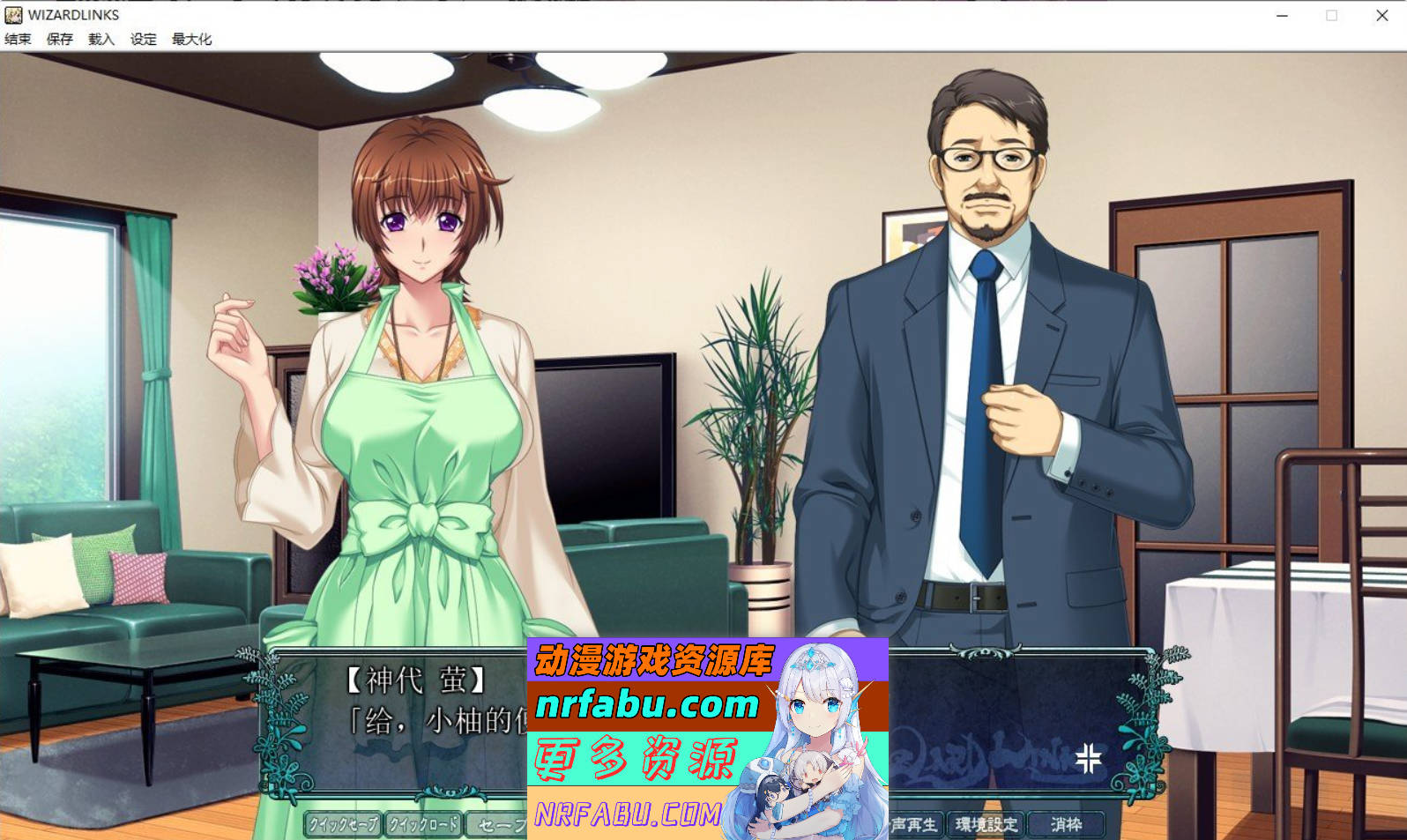
Task: Click 结束 to end the game
Action: 19,39
